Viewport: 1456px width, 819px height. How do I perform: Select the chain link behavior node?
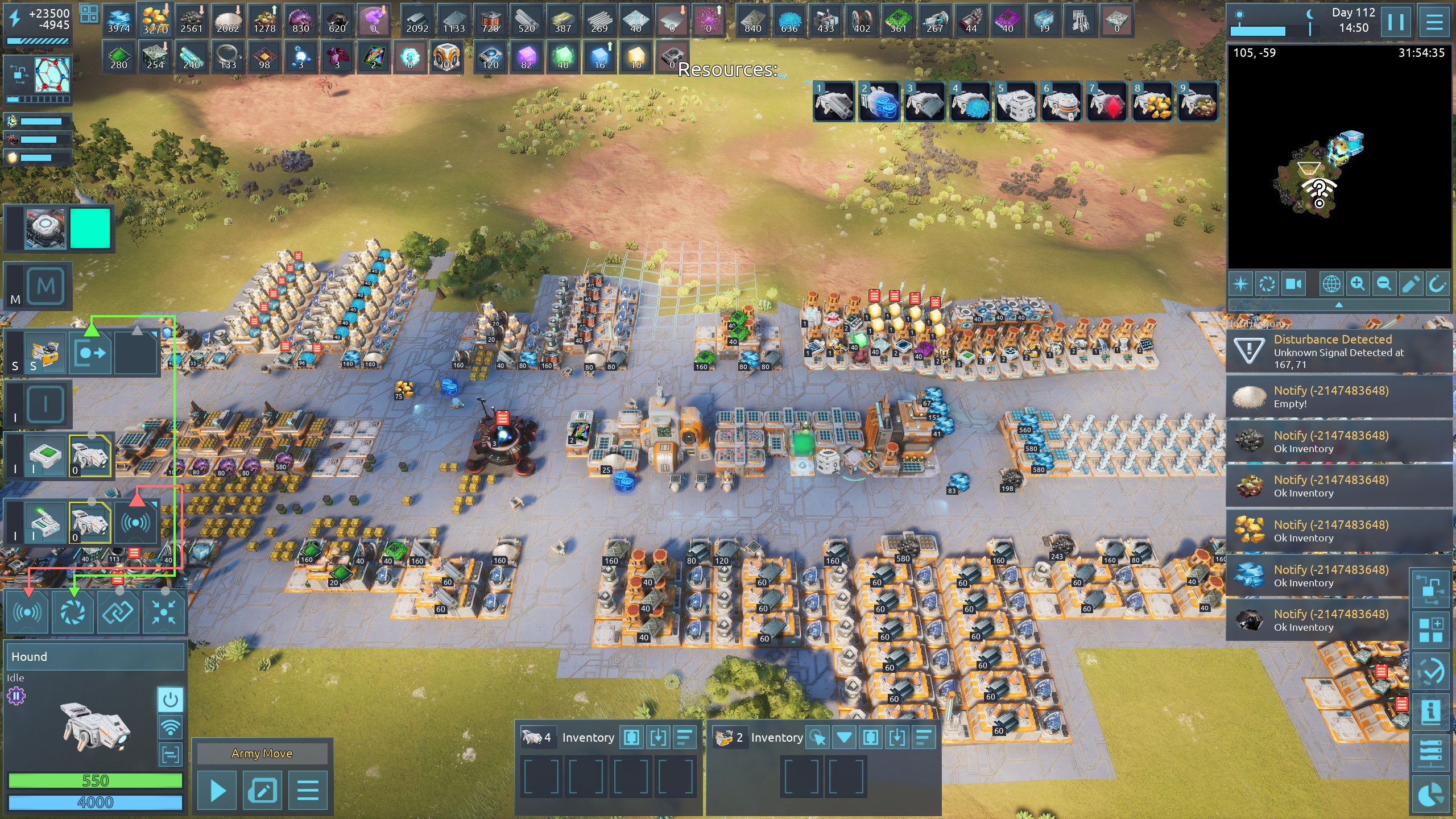click(118, 613)
